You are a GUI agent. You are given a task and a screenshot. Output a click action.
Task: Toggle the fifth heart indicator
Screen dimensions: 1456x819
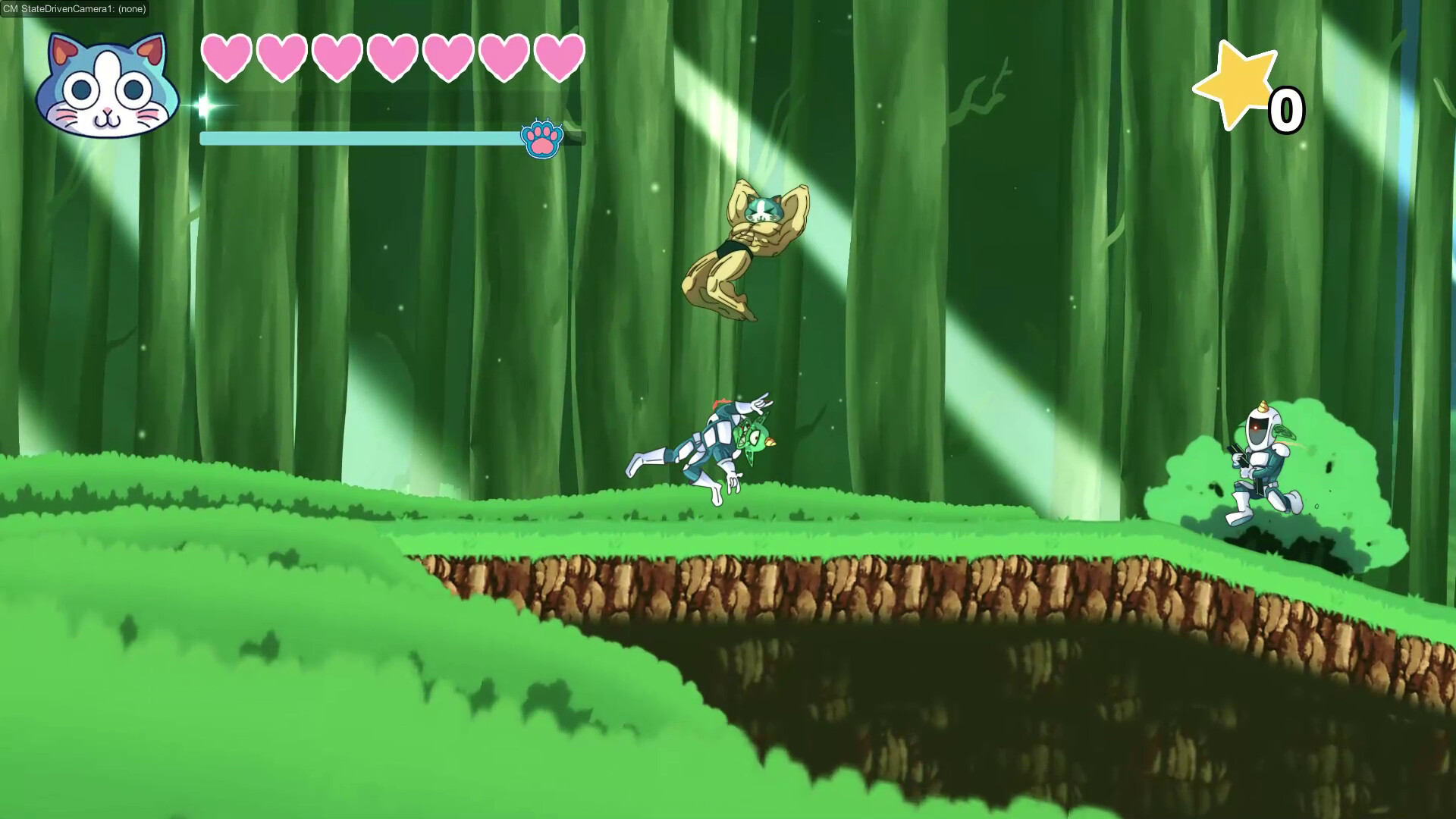pos(449,57)
